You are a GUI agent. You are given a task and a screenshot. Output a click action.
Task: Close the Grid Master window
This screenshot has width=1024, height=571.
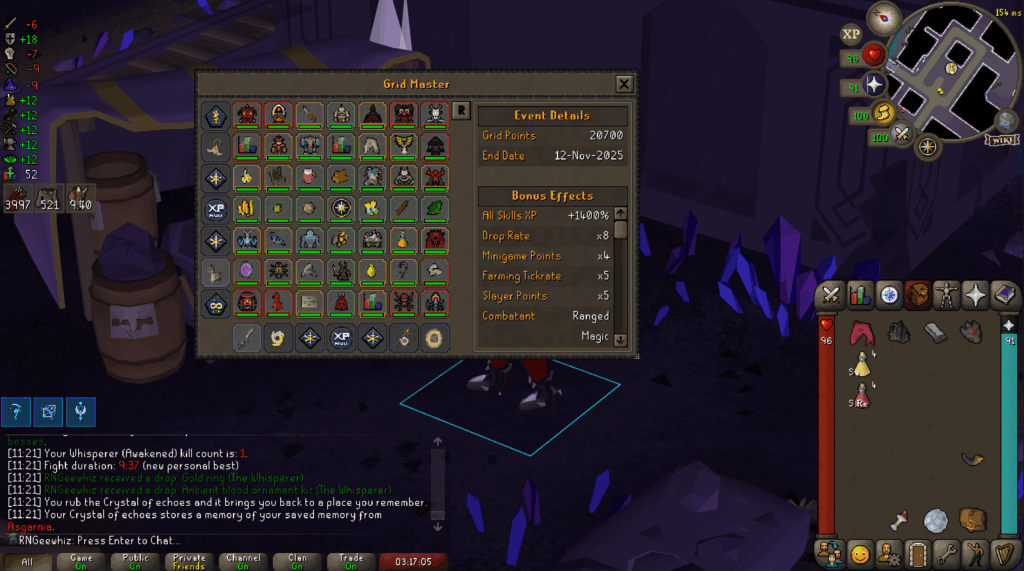[x=624, y=84]
